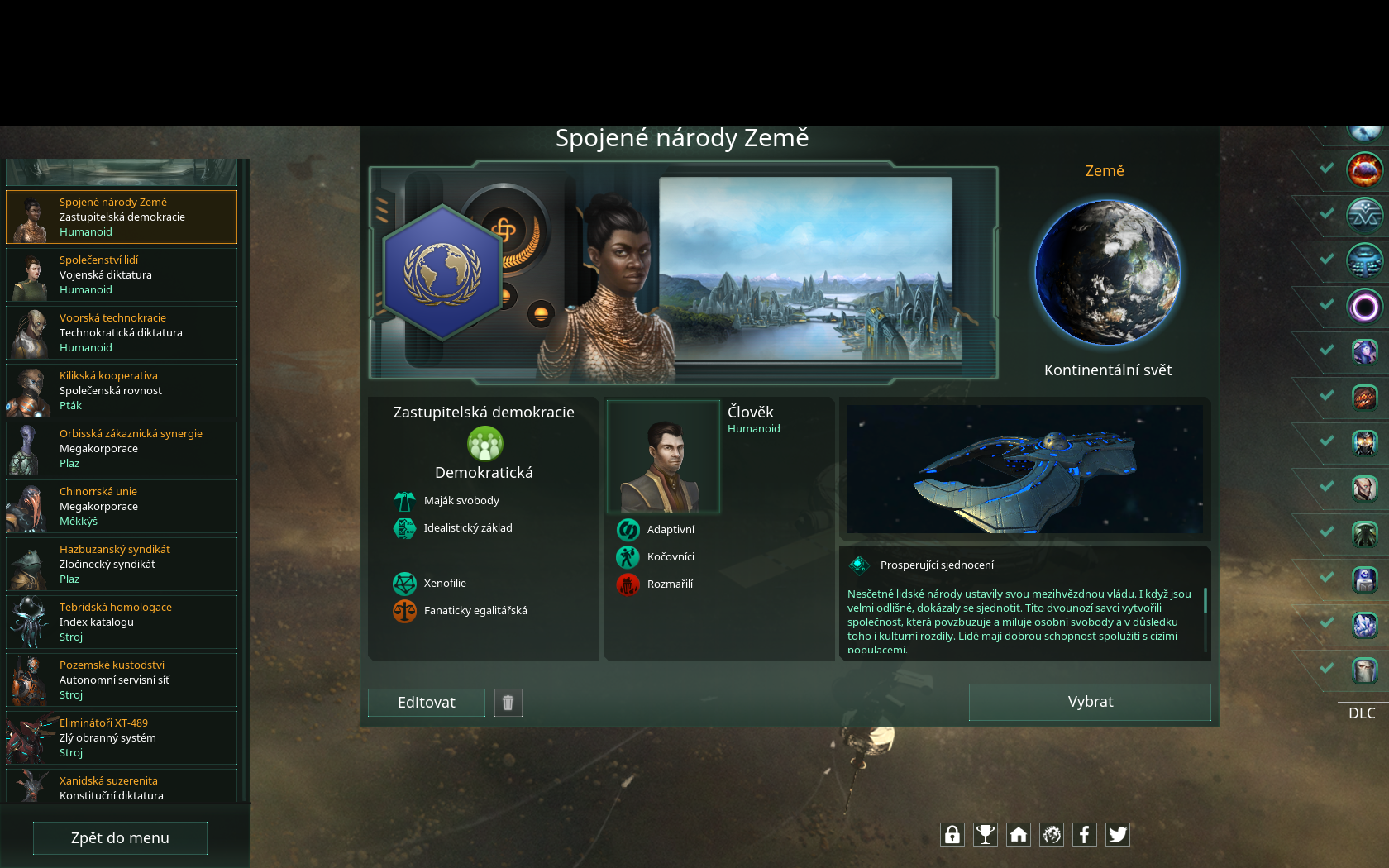Click the trophy achievements icon
This screenshot has width=1389, height=868.
(x=986, y=835)
